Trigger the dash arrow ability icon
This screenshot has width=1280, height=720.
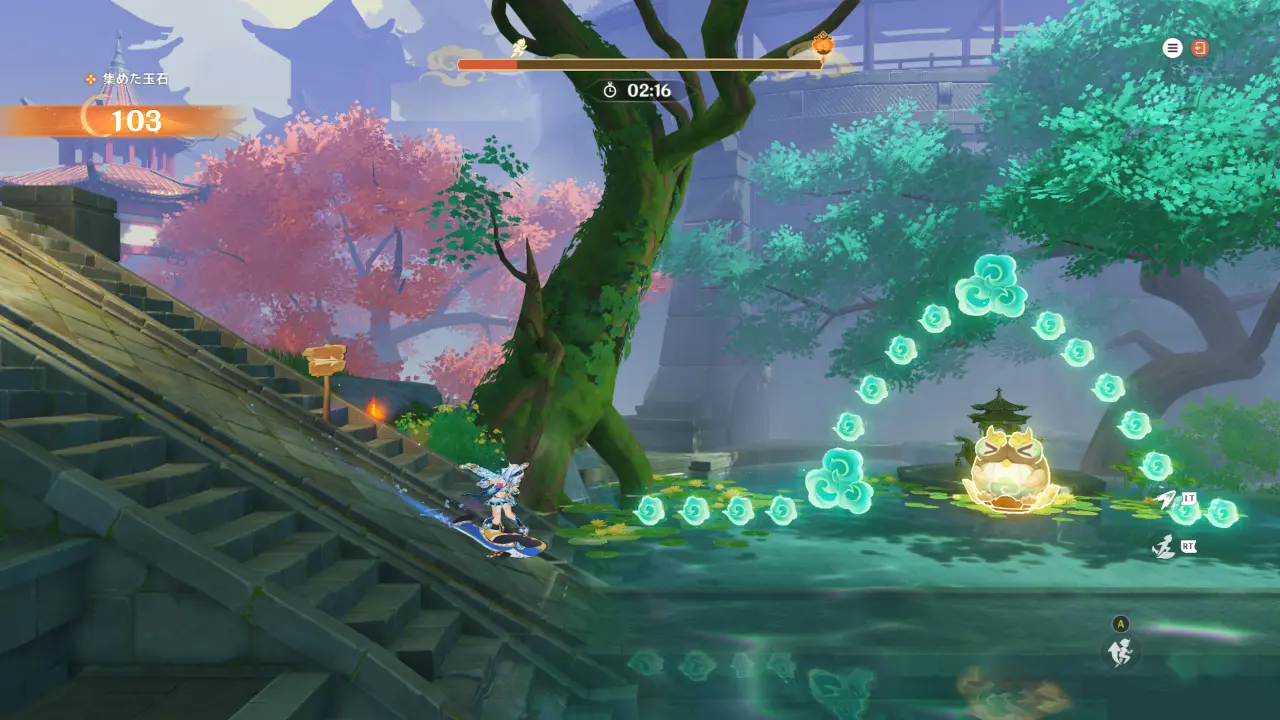point(1167,500)
